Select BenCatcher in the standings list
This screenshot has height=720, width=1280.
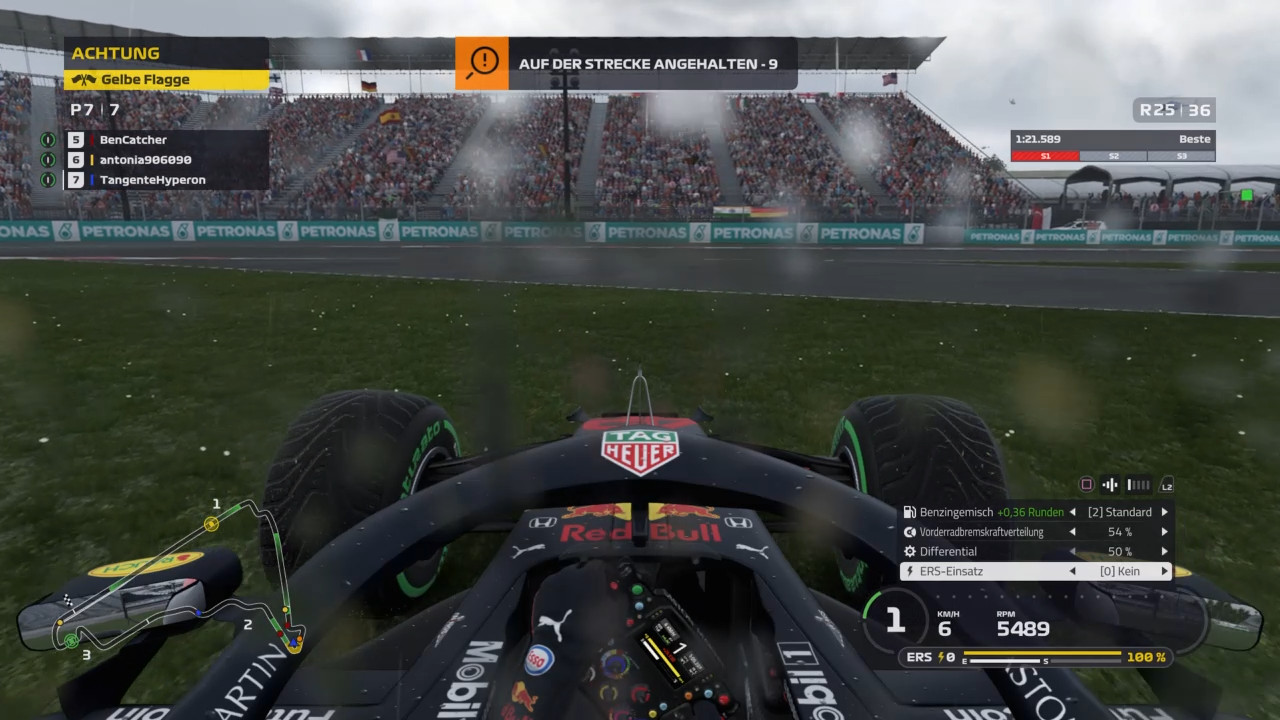pos(133,140)
